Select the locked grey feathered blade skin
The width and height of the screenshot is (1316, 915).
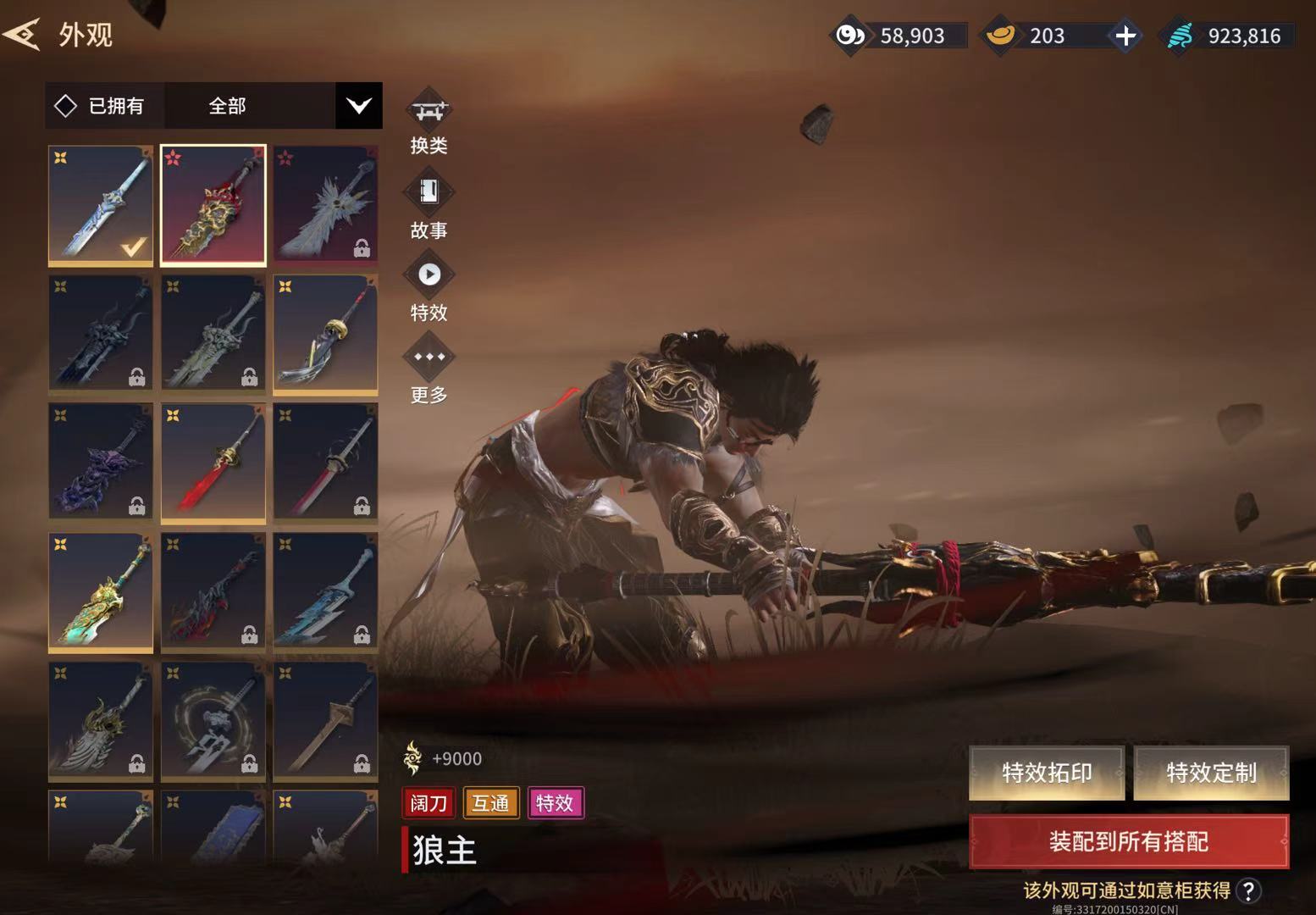325,204
